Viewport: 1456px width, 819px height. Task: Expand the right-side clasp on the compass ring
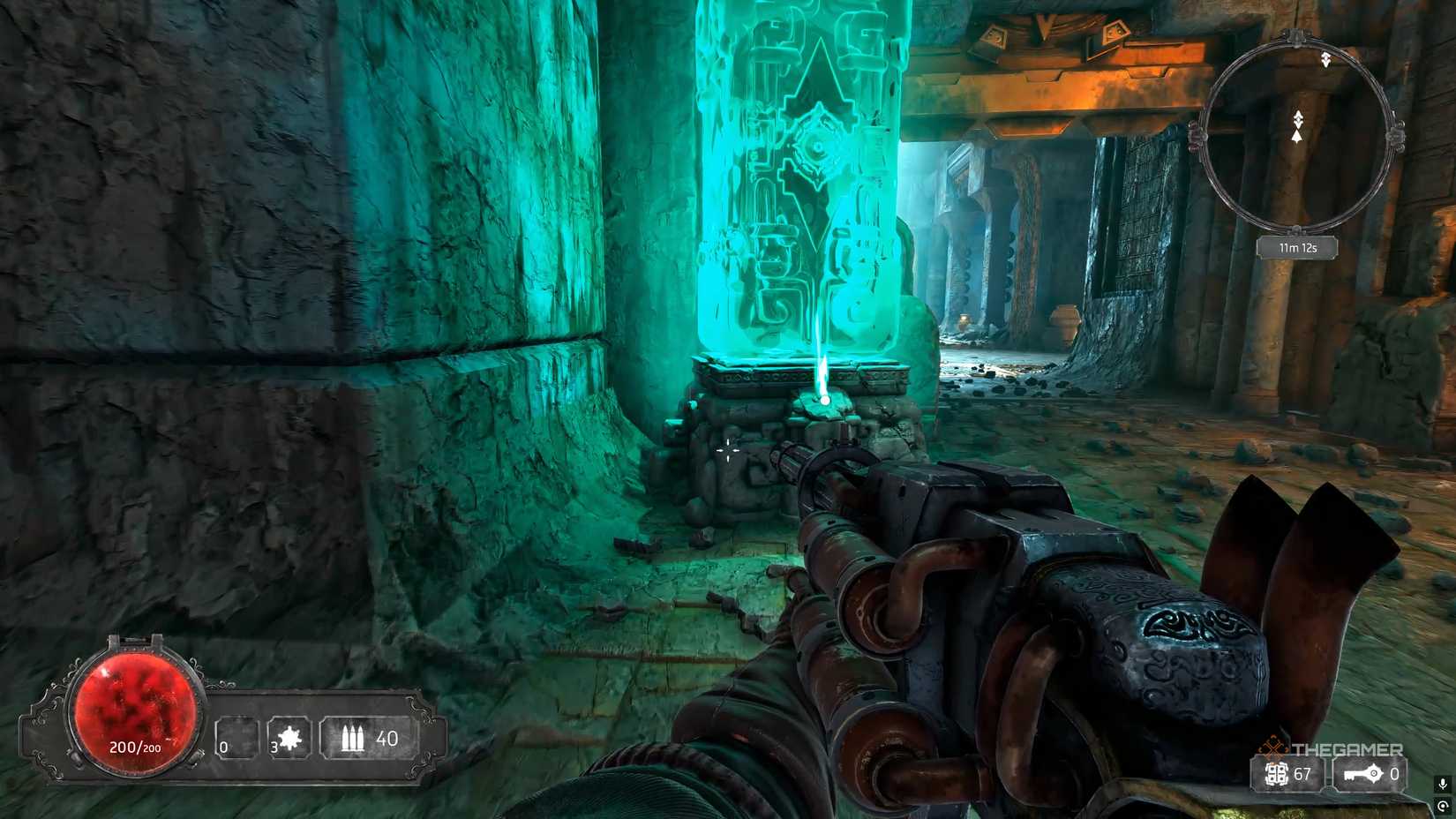coord(1397,135)
